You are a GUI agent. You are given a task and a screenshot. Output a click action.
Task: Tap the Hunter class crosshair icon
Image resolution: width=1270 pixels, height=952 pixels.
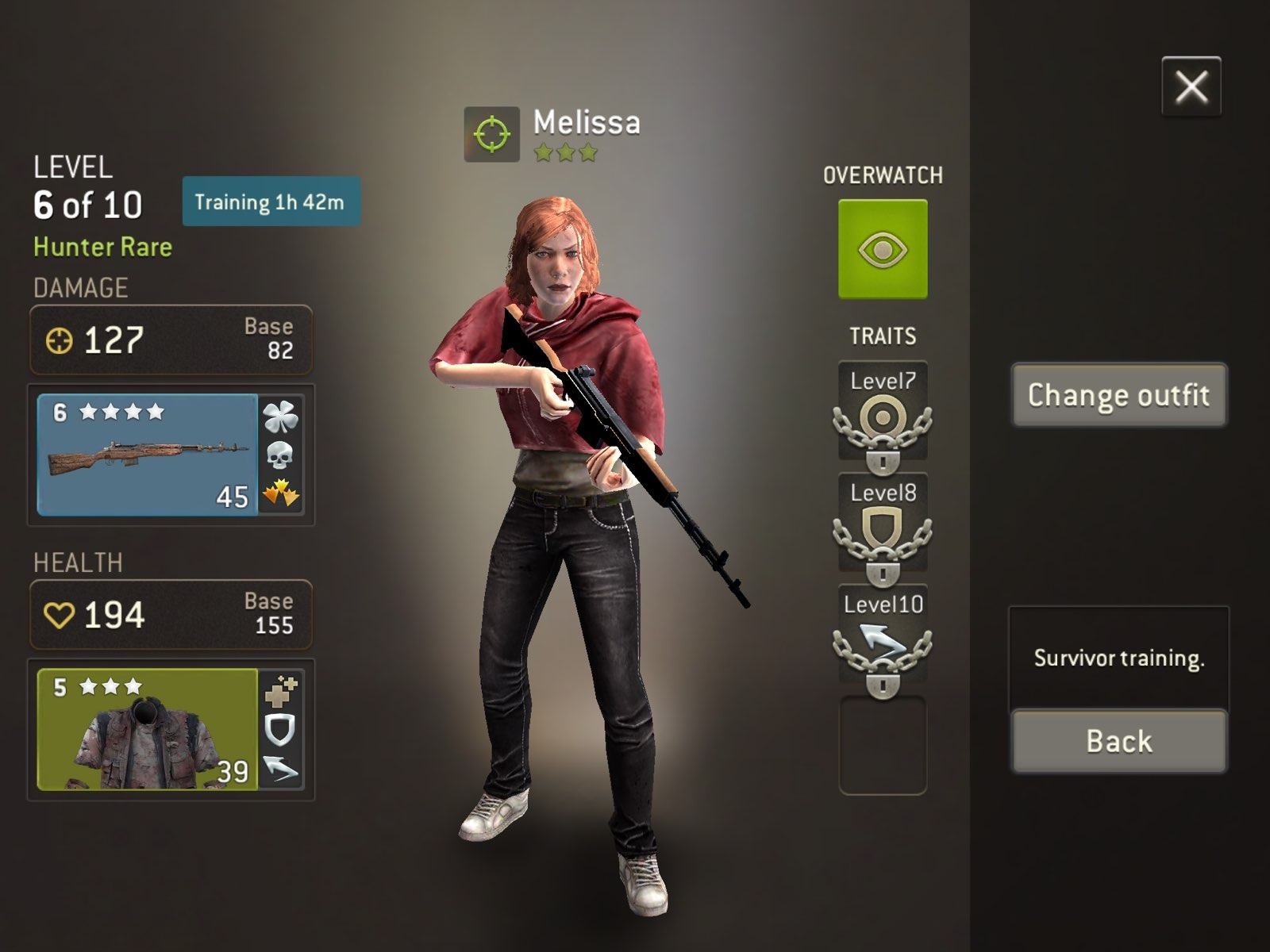click(x=491, y=134)
